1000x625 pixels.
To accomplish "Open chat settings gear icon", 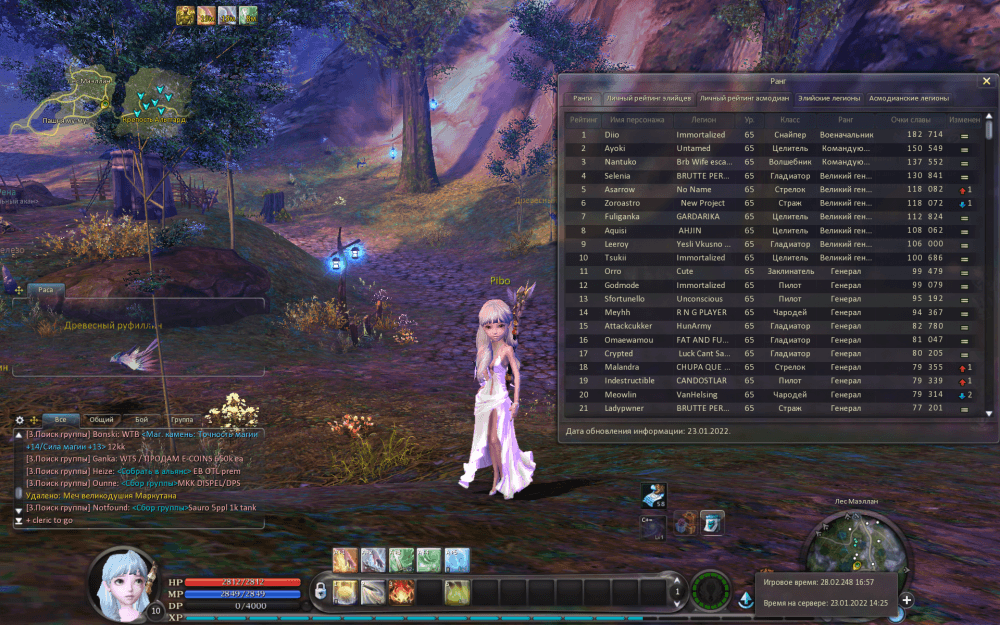I will (x=19, y=420).
